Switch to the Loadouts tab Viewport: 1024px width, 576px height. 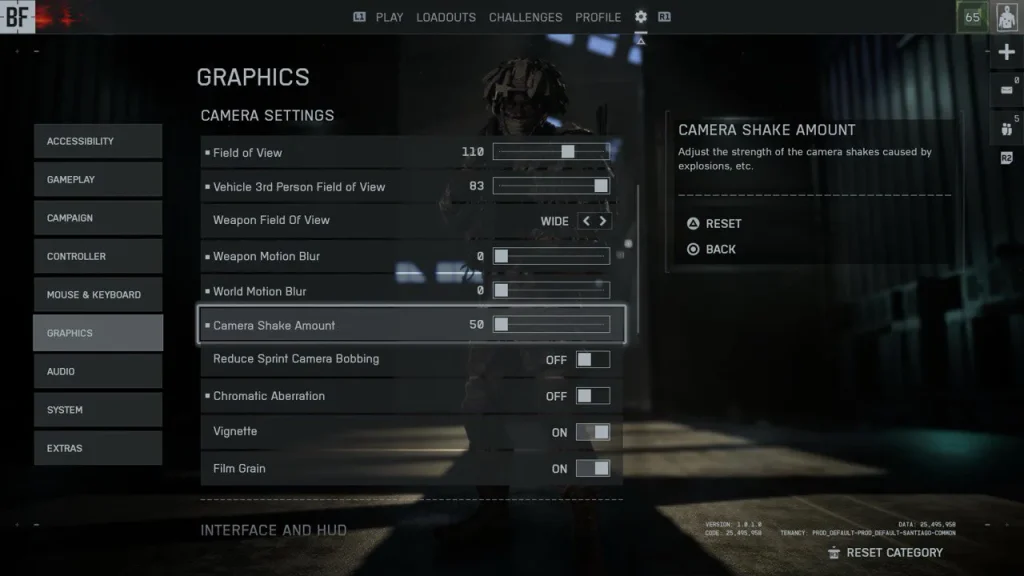click(x=446, y=17)
